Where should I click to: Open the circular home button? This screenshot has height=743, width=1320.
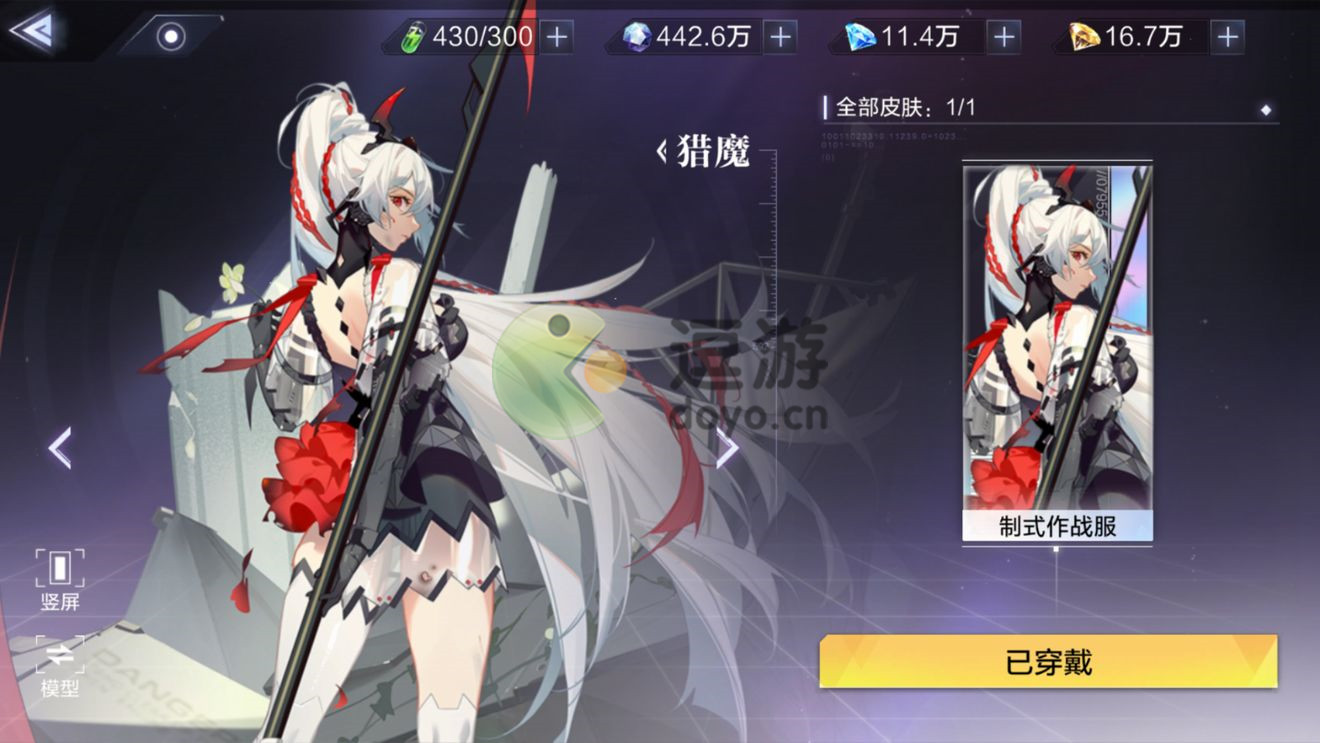(x=172, y=37)
